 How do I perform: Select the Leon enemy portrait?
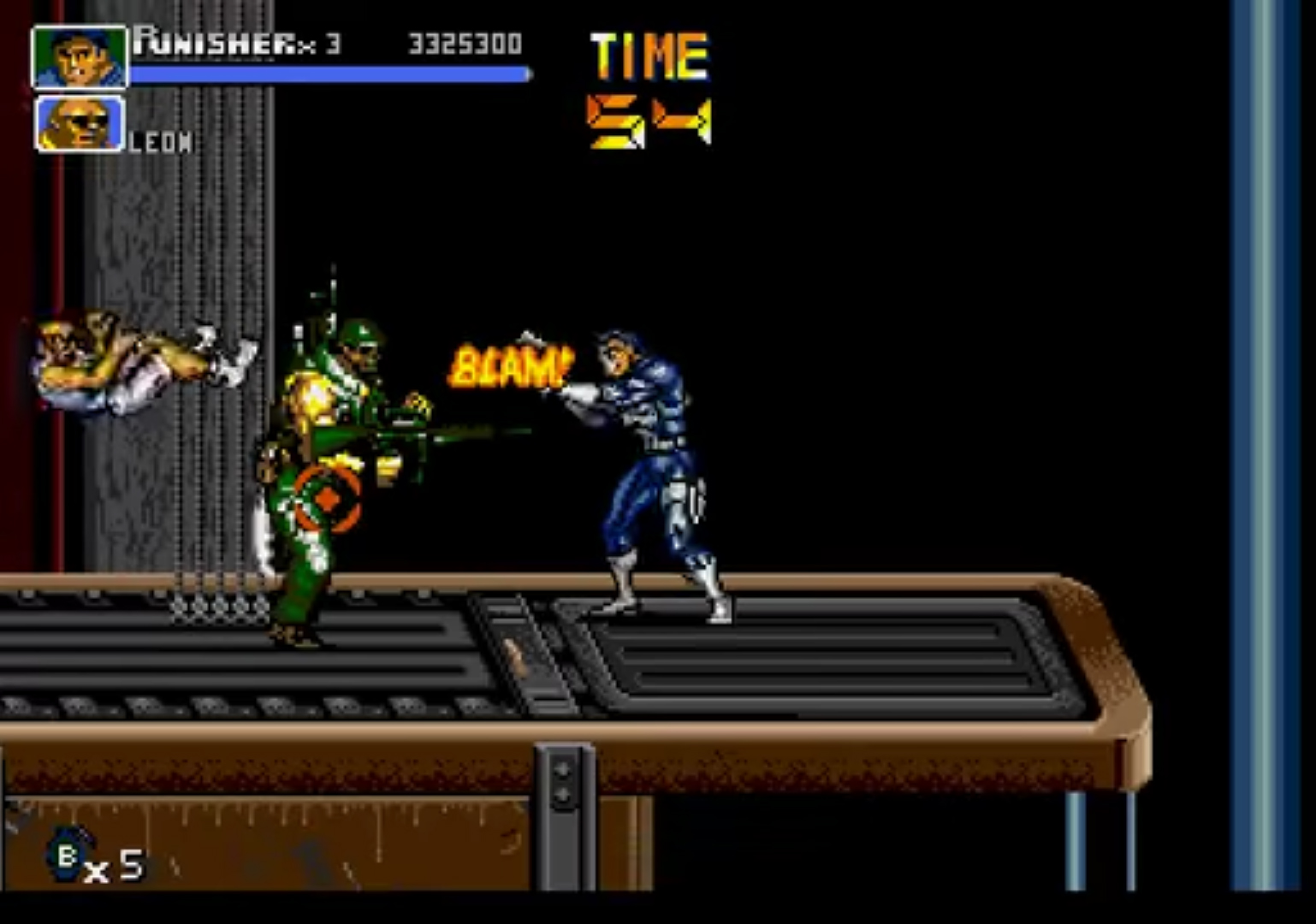(79, 124)
